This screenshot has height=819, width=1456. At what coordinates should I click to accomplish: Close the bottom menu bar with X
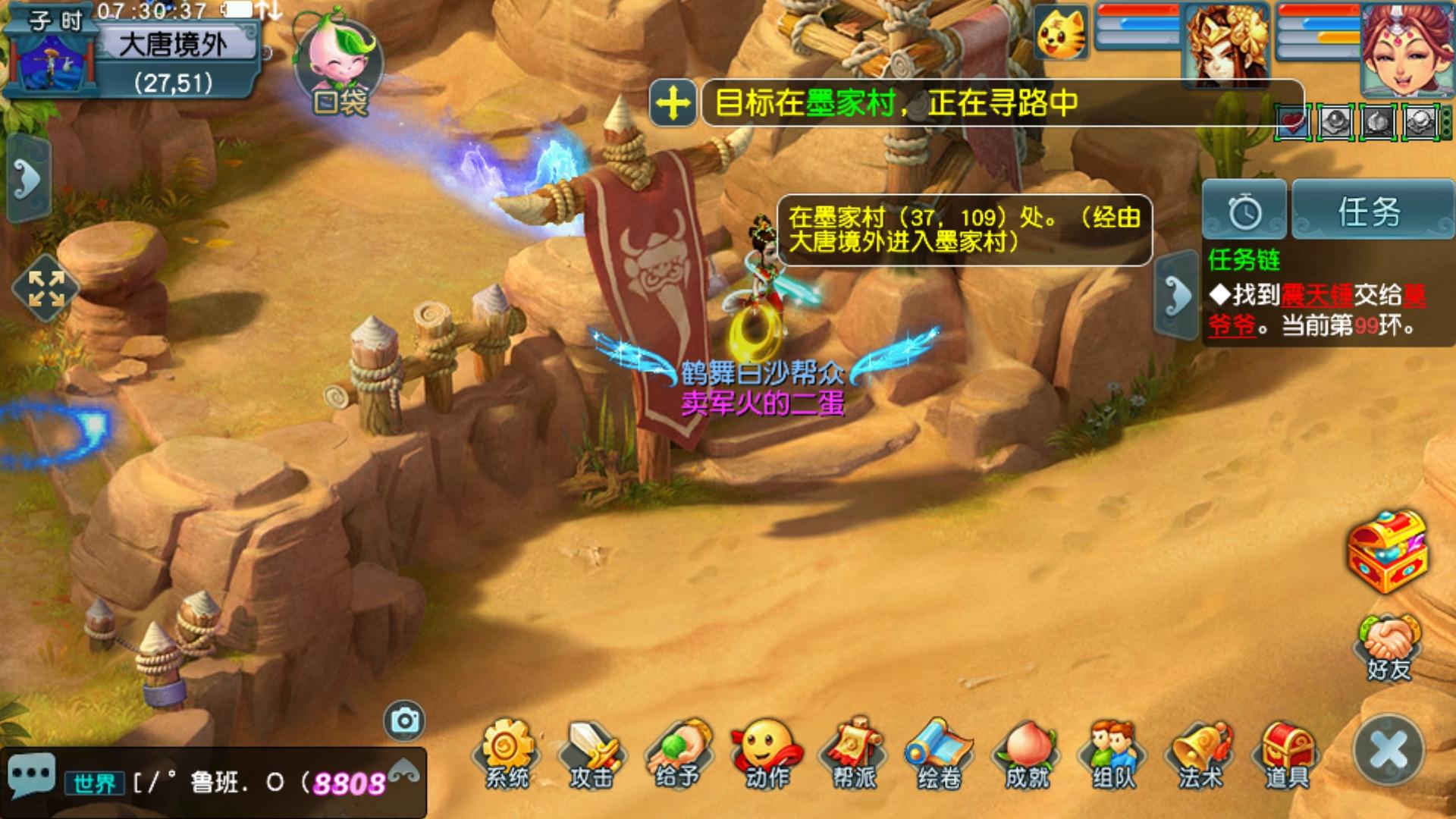[1389, 751]
